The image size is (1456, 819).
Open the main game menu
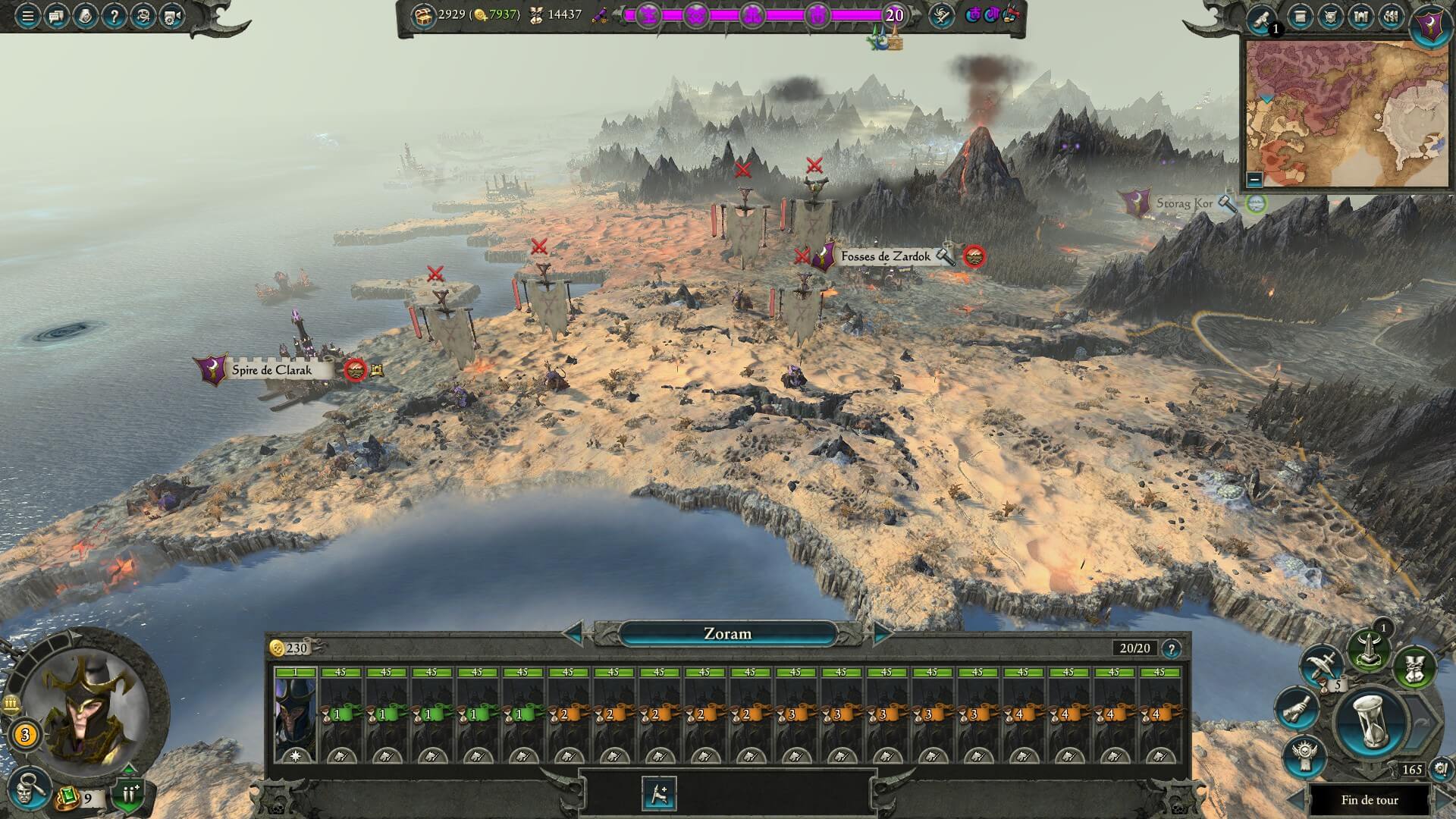click(x=27, y=16)
